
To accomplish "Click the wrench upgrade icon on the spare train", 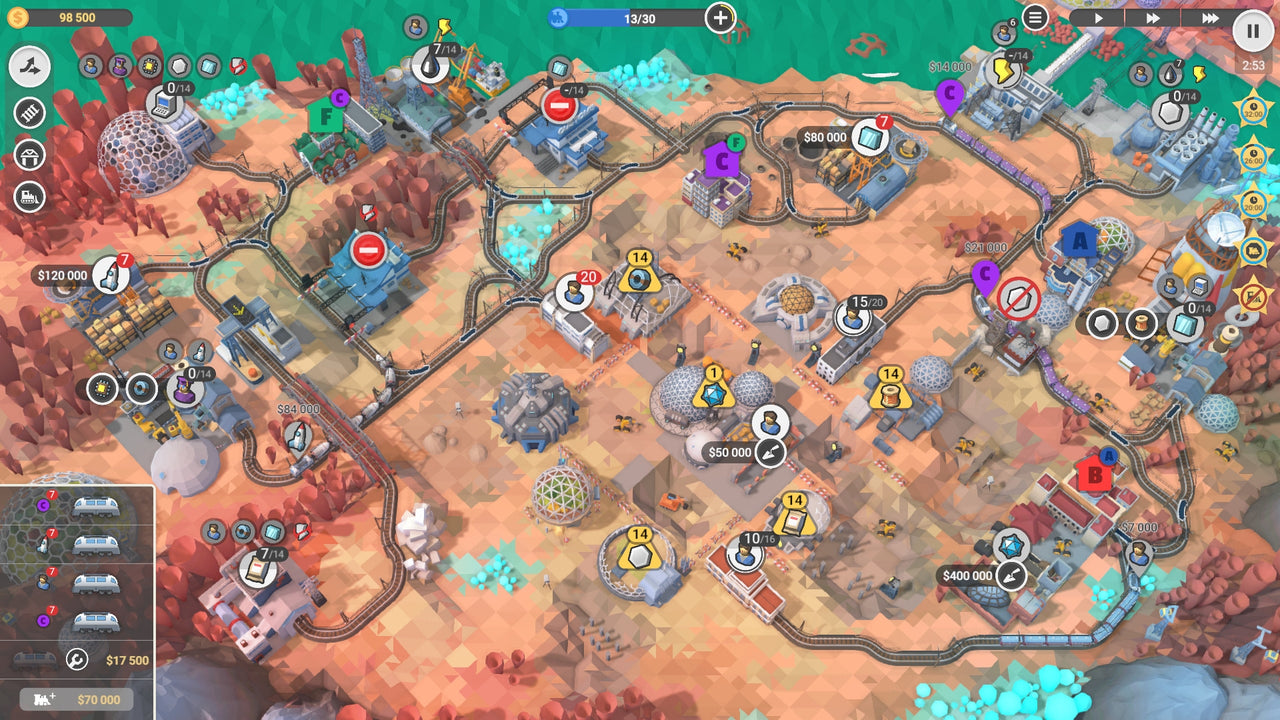I will (77, 660).
